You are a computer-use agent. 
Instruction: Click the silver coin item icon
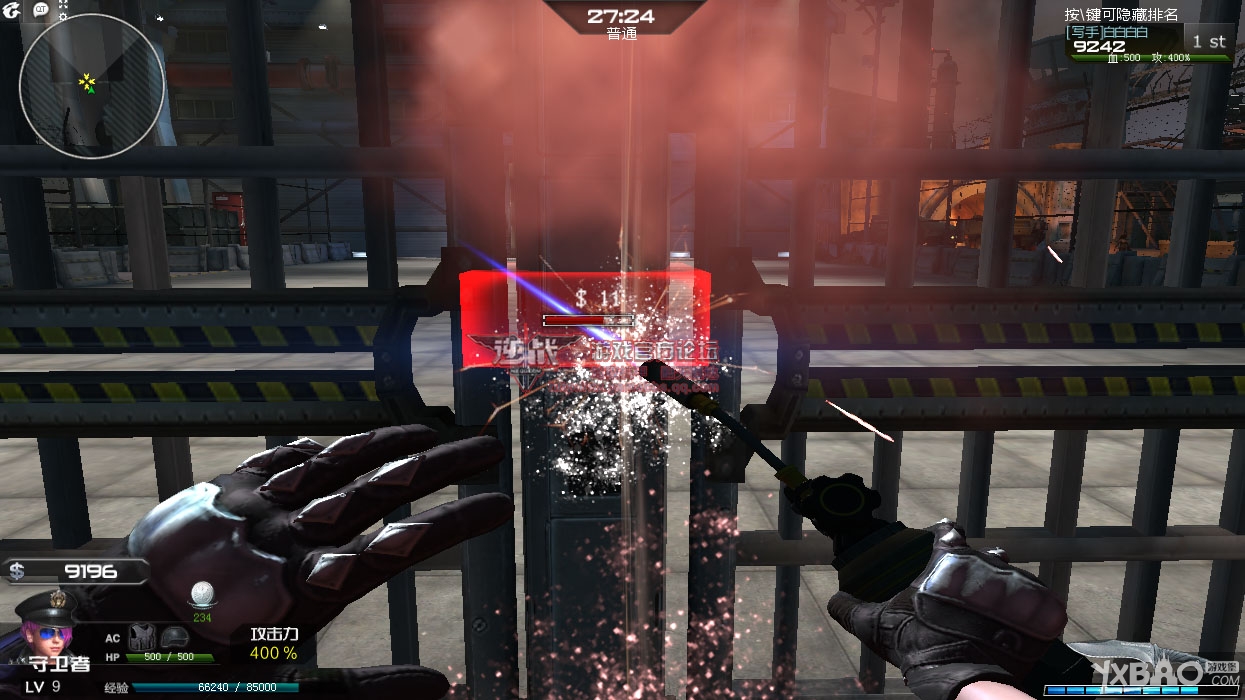202,594
